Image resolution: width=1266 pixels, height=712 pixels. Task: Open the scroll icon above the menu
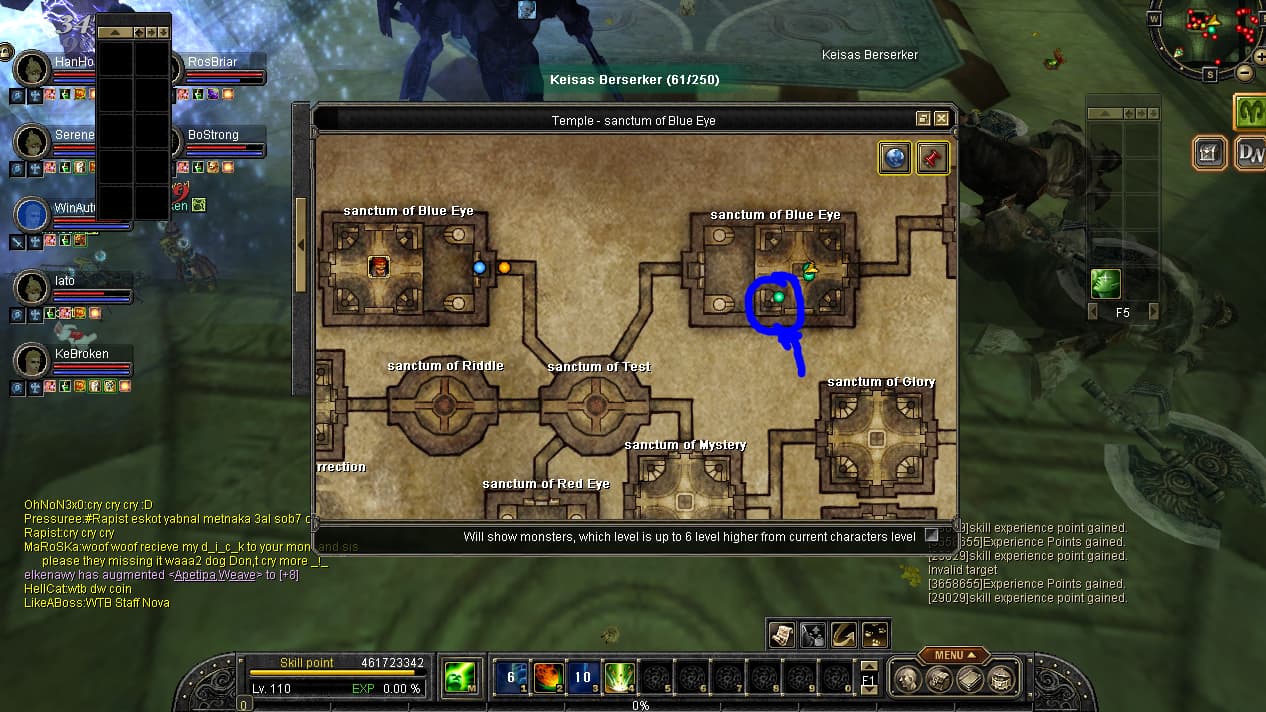tap(782, 634)
